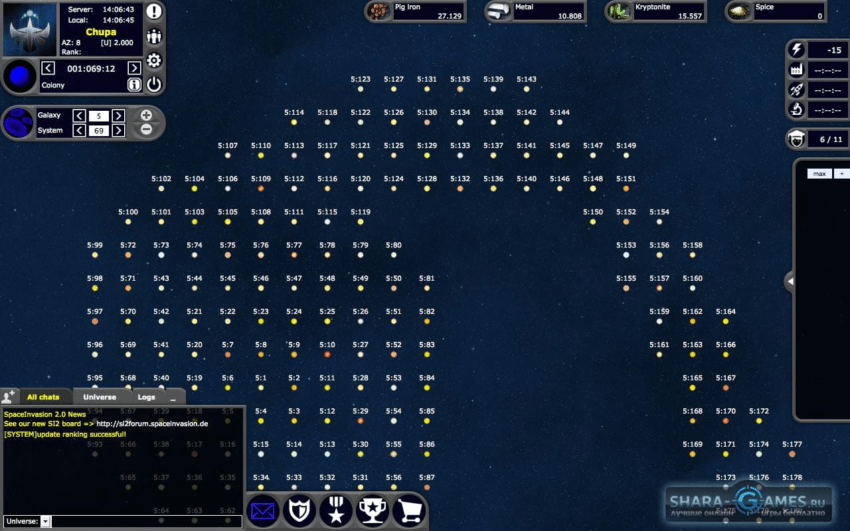Viewport: 850px width, 531px height.
Task: Zoom out the galaxy map with minus
Action: 146,129
